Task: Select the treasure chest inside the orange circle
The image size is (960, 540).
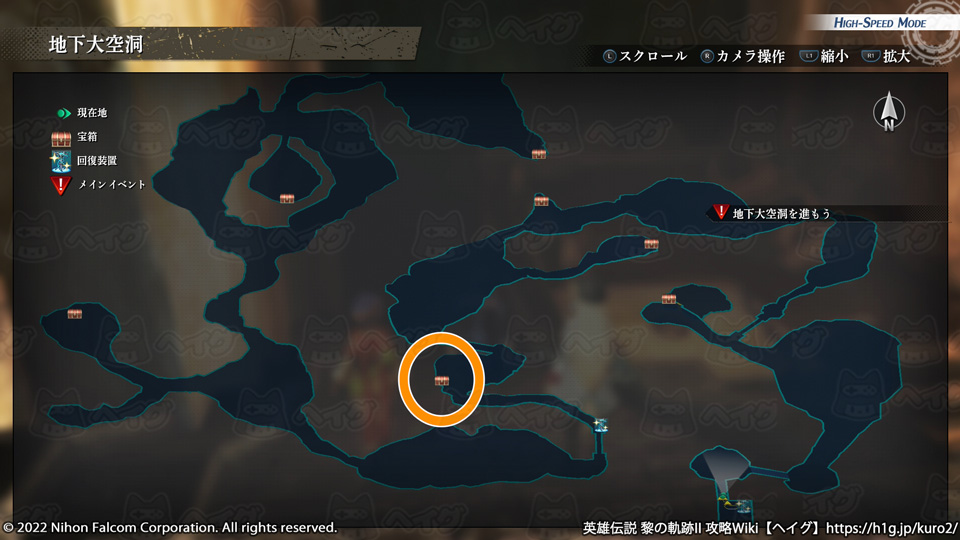Action: [x=442, y=380]
